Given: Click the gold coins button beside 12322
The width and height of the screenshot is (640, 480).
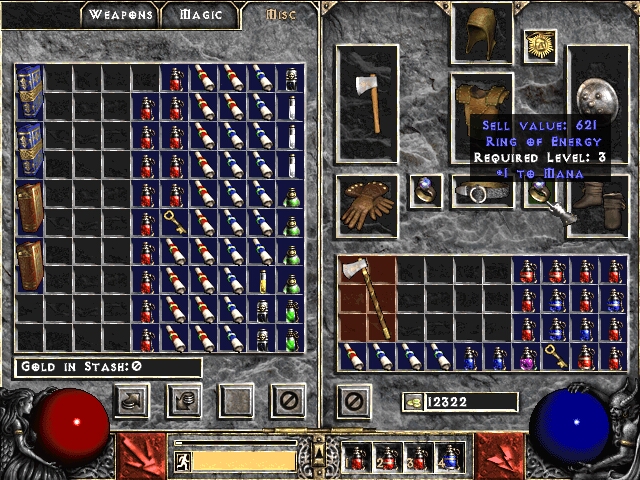Looking at the screenshot, I should (412, 402).
